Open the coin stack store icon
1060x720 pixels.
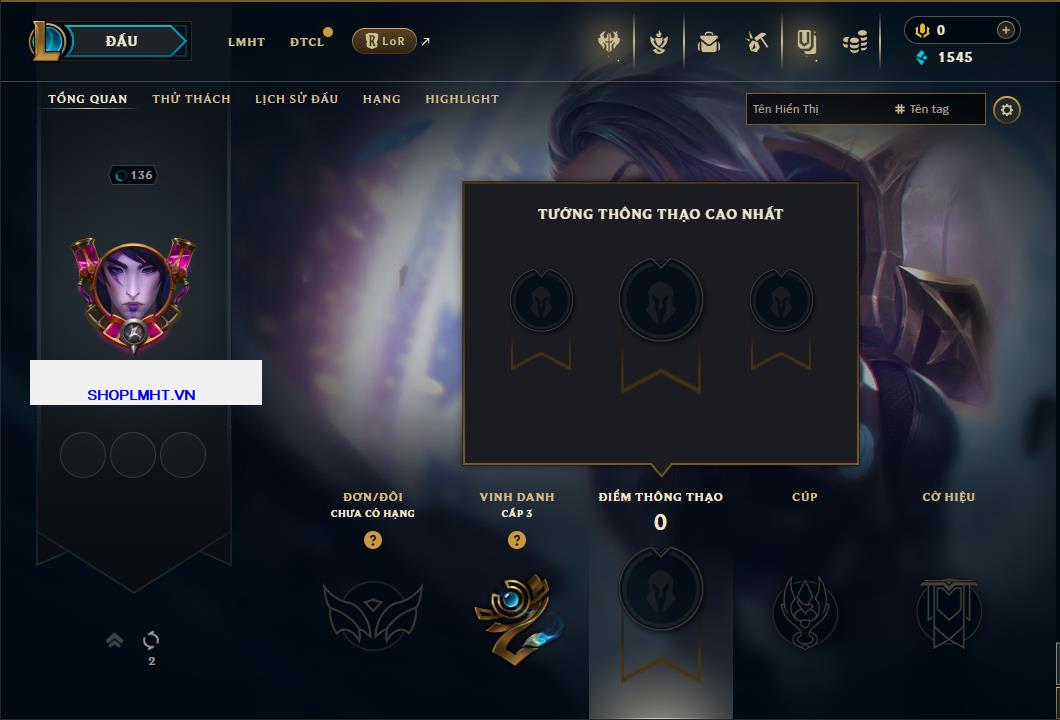coord(855,42)
